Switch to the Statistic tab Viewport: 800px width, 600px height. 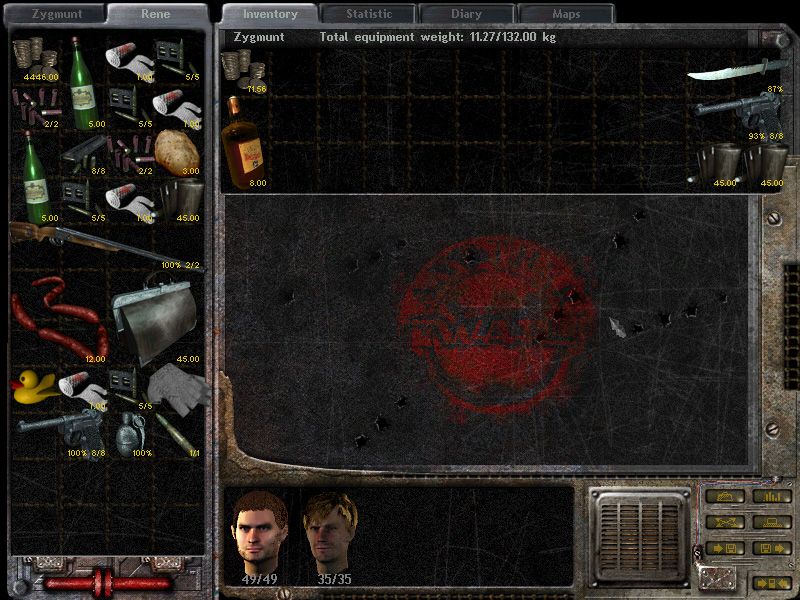point(368,14)
